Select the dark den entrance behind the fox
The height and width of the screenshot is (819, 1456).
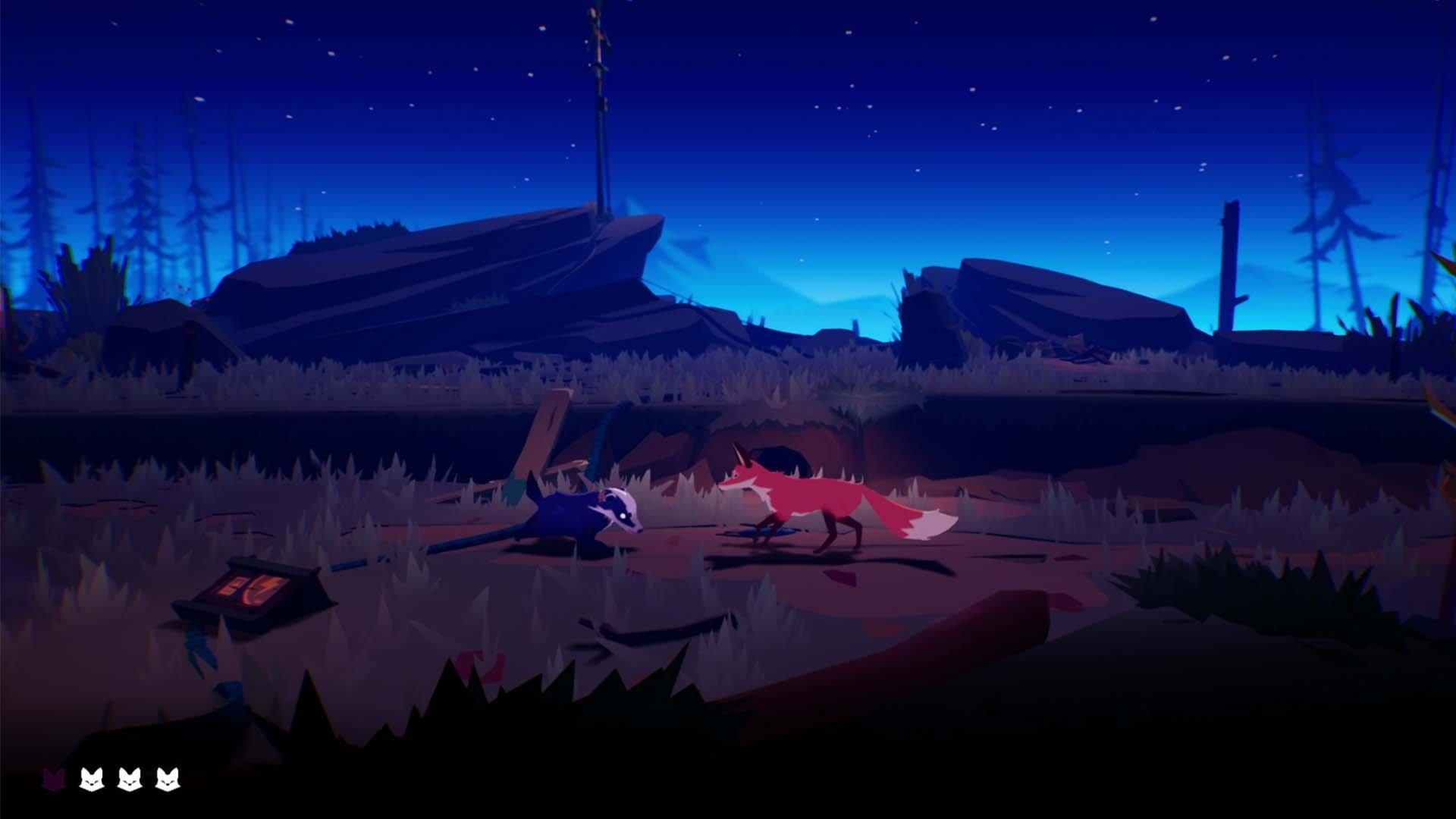(x=781, y=455)
